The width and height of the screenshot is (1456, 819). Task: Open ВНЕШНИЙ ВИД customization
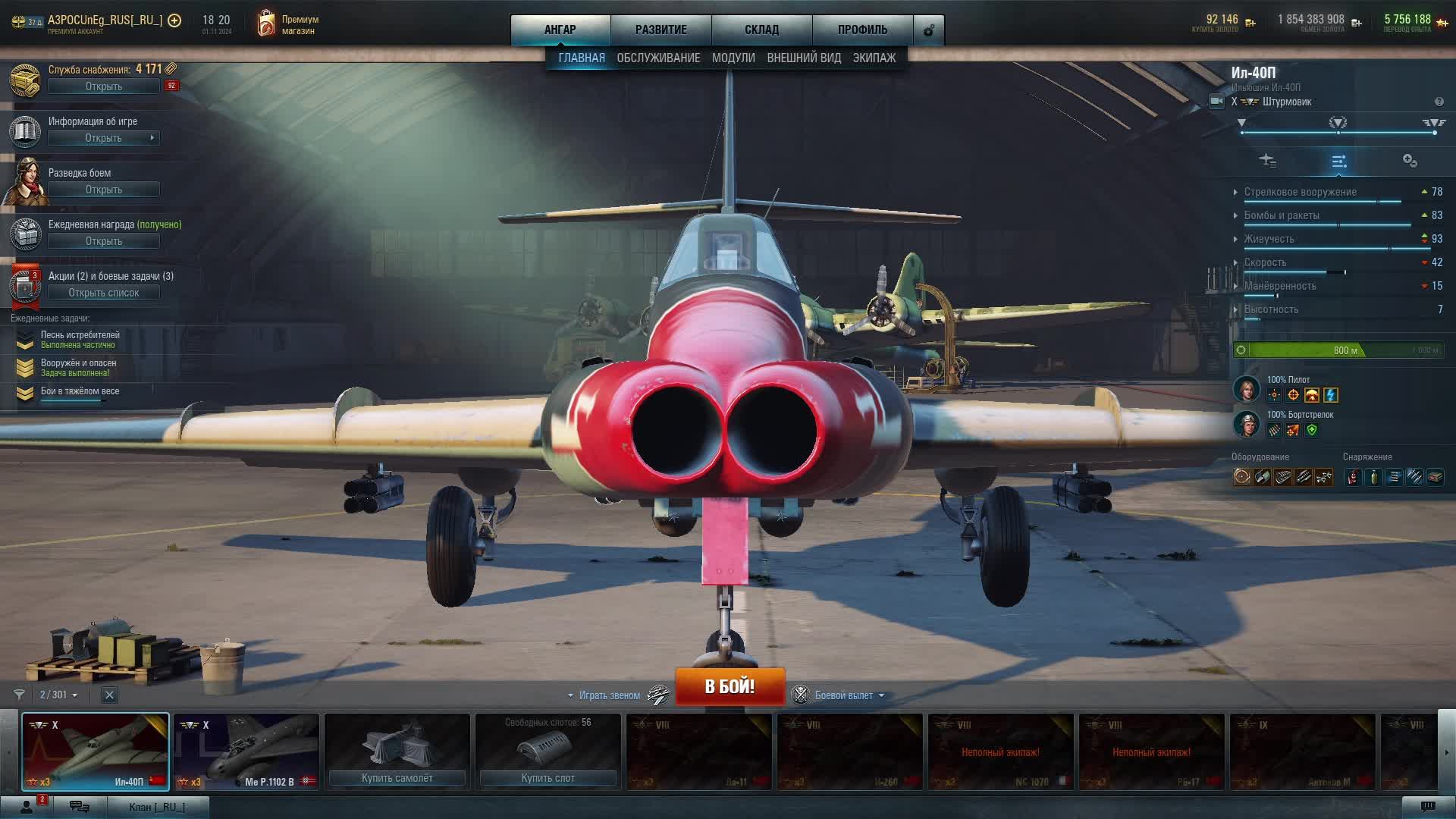(804, 58)
